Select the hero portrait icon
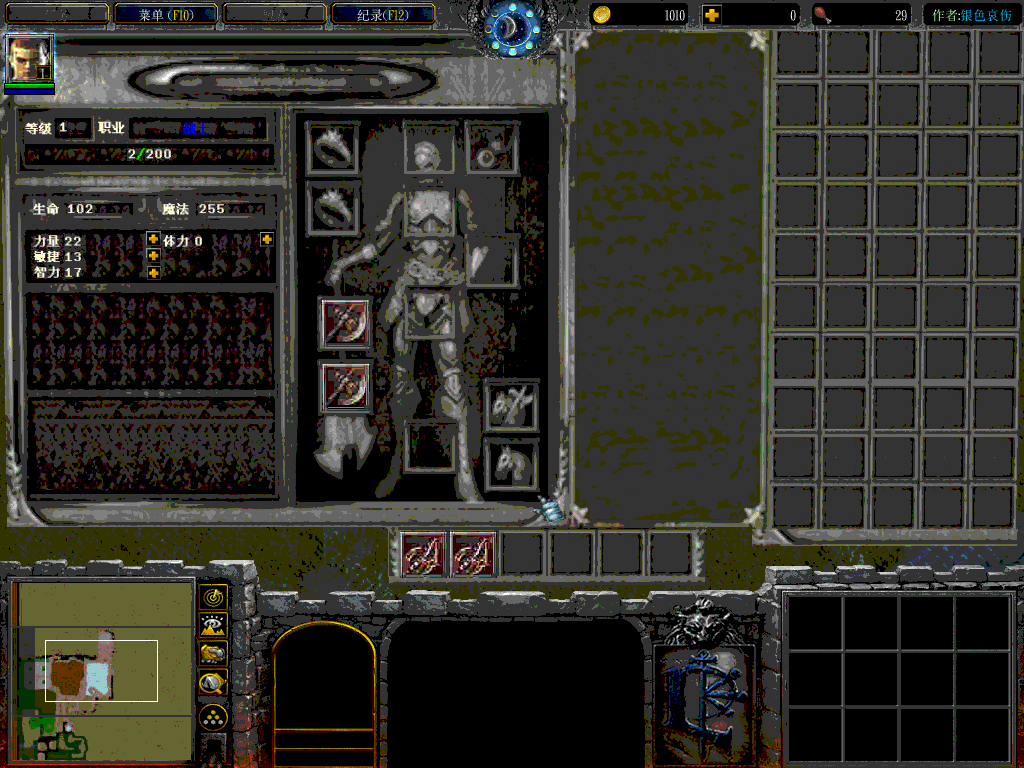Image resolution: width=1024 pixels, height=768 pixels. pyautogui.click(x=29, y=60)
